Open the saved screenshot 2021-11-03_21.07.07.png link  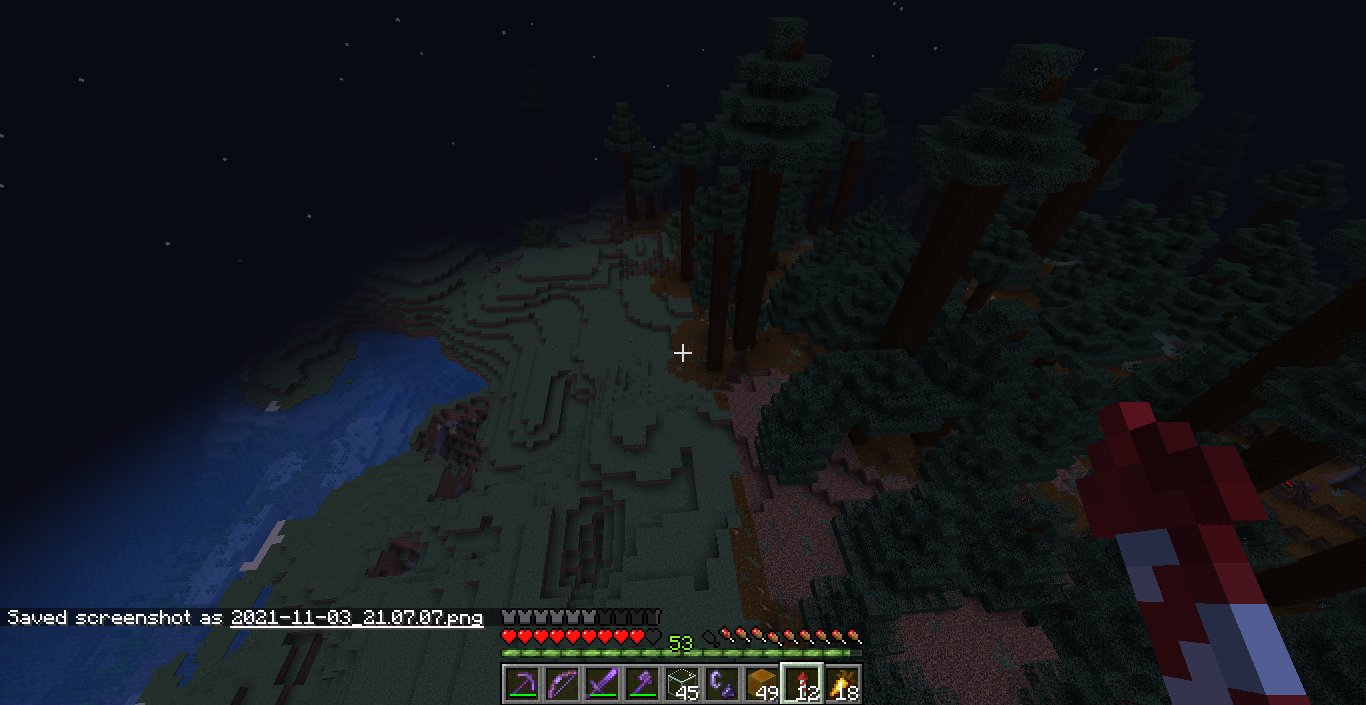pos(357,618)
